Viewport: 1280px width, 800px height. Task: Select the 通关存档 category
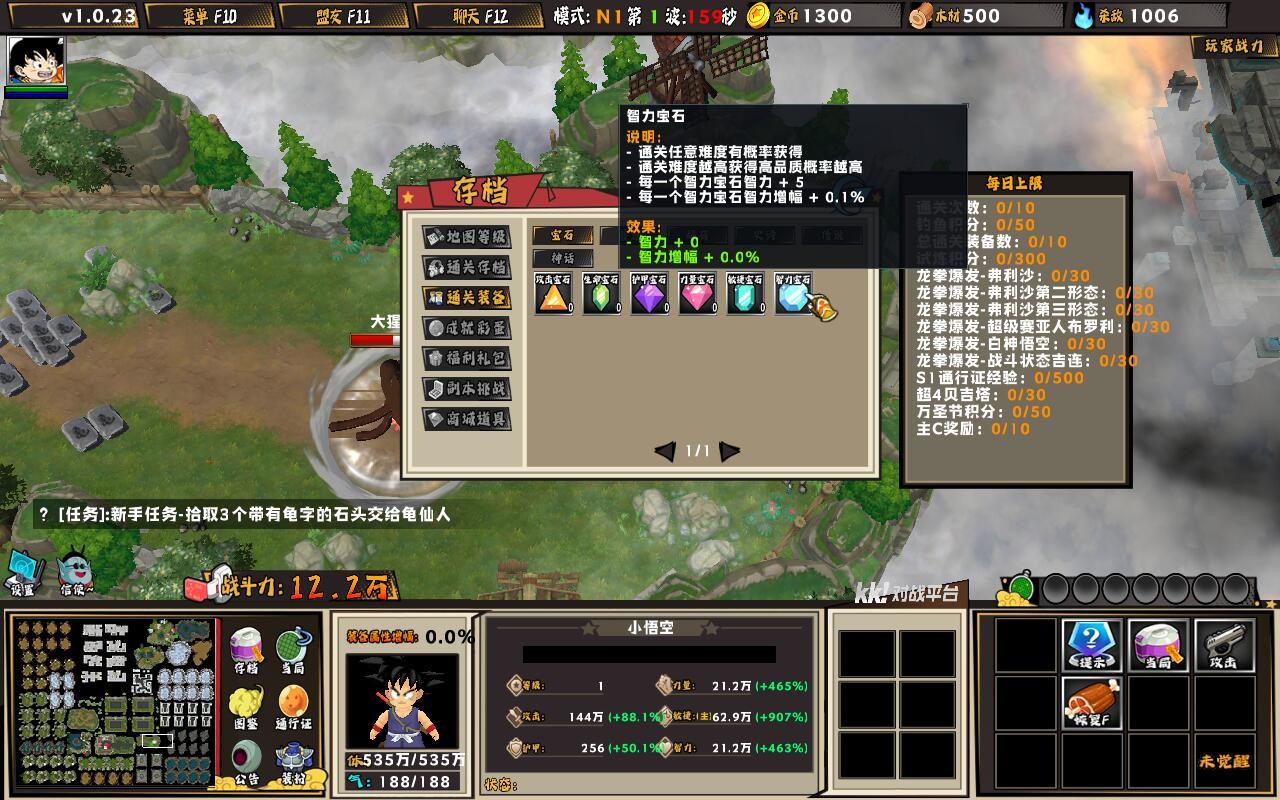click(467, 267)
